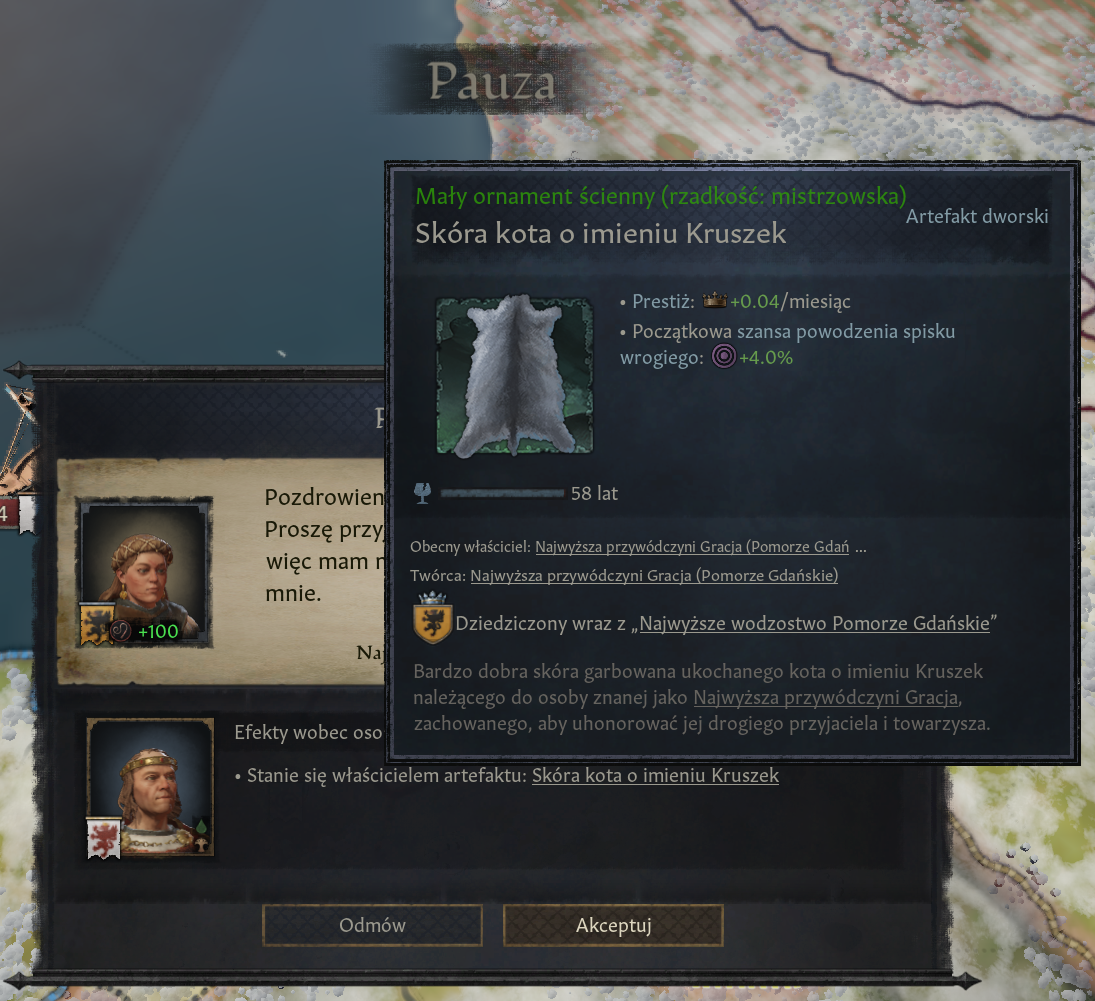Open the Najwyższe wodzostwo Pomorze Gdańskie title link

pyautogui.click(x=814, y=624)
